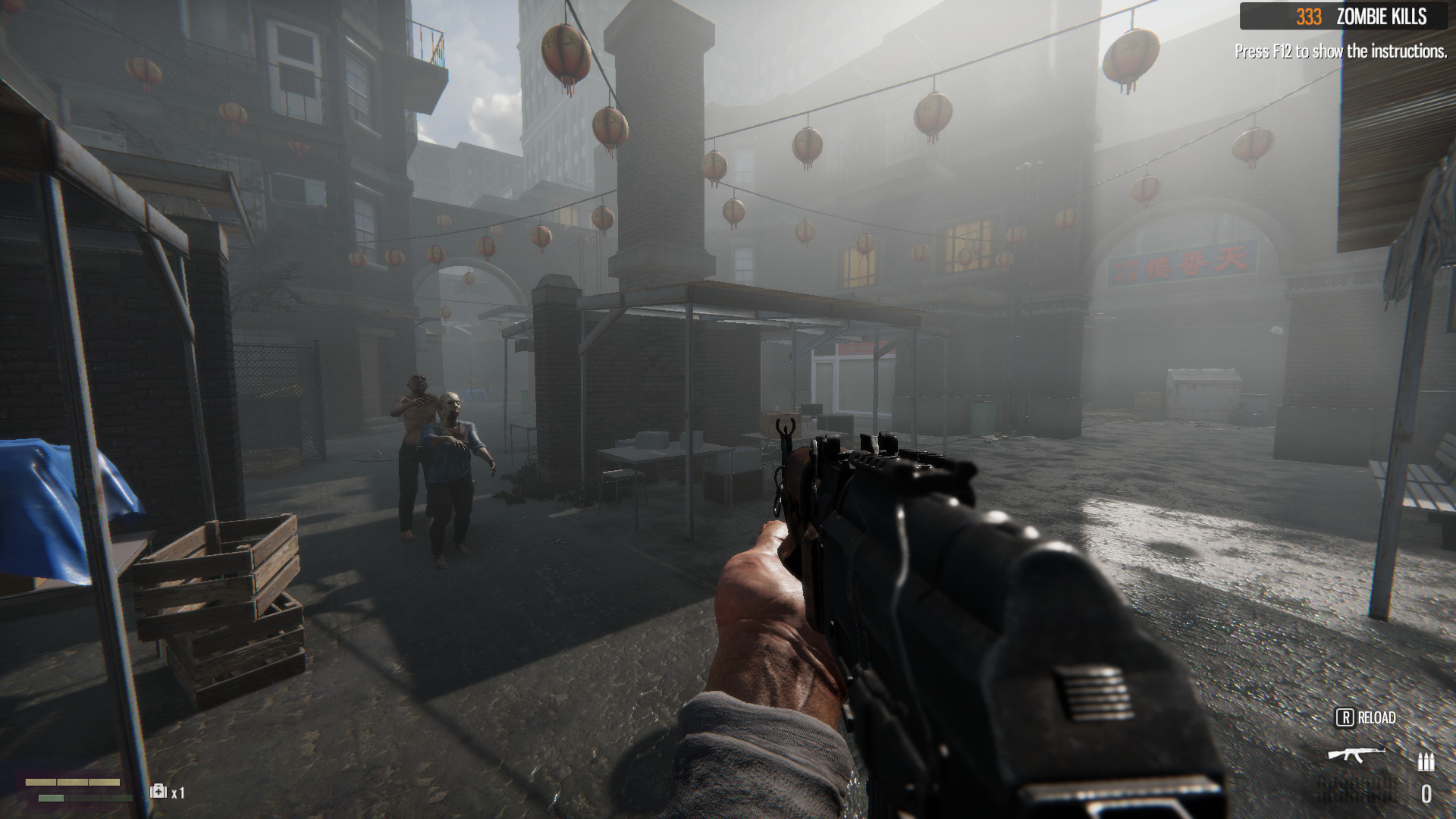Click the x1 medkit quantity label

pyautogui.click(x=178, y=792)
